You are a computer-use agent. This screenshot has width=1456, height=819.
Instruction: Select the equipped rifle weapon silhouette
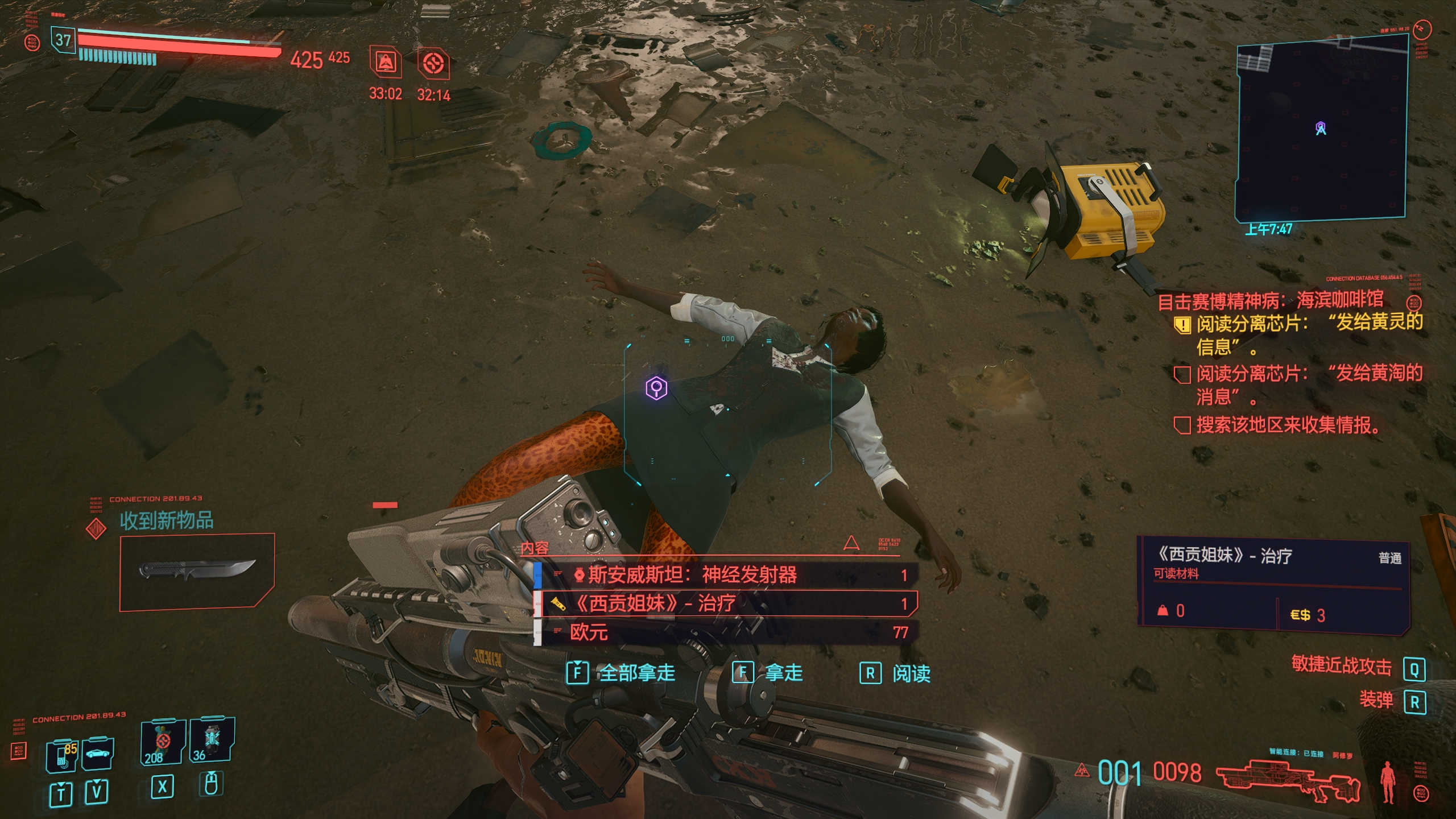pyautogui.click(x=1288, y=780)
